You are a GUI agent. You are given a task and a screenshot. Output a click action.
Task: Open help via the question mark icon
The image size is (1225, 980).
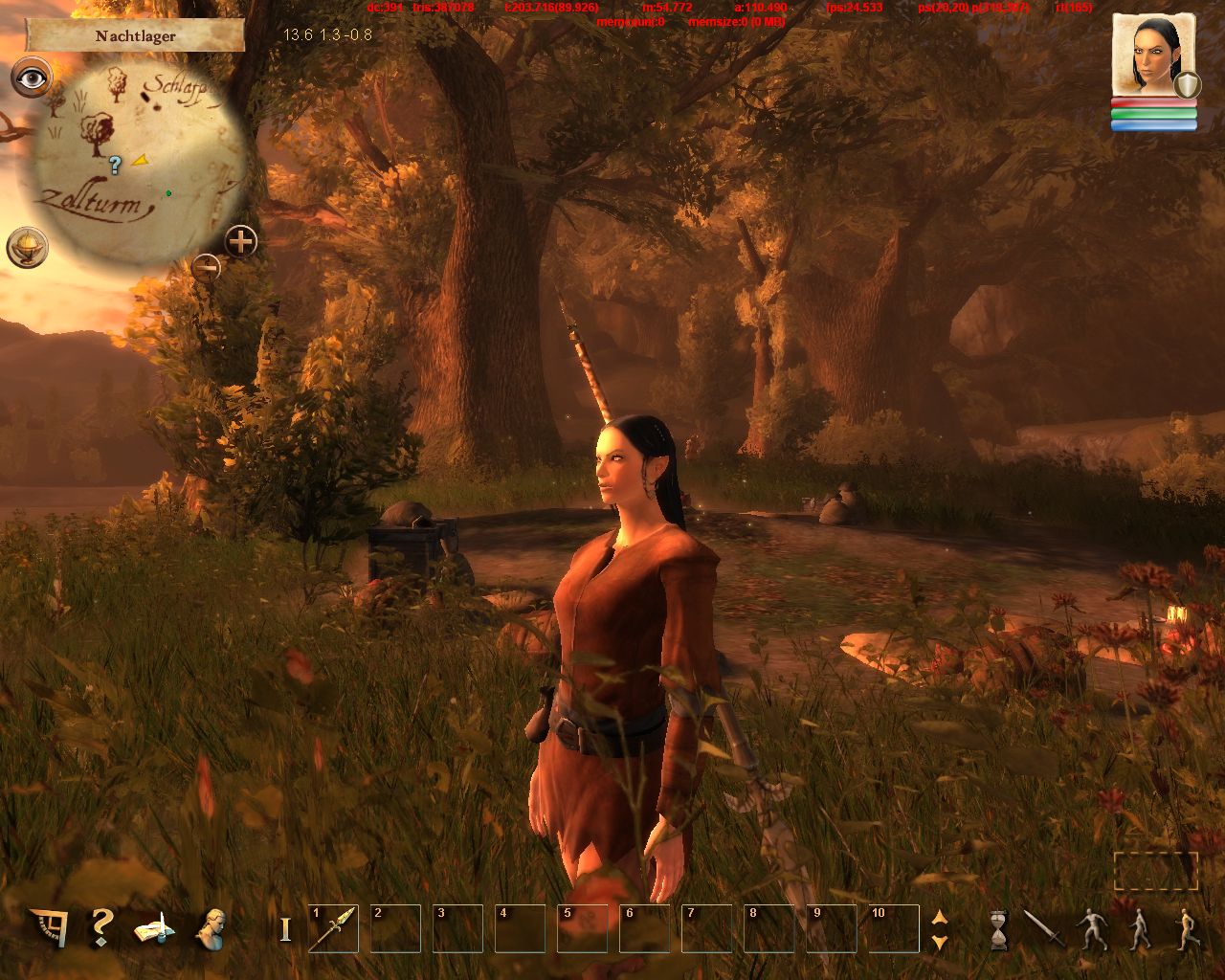(x=101, y=928)
